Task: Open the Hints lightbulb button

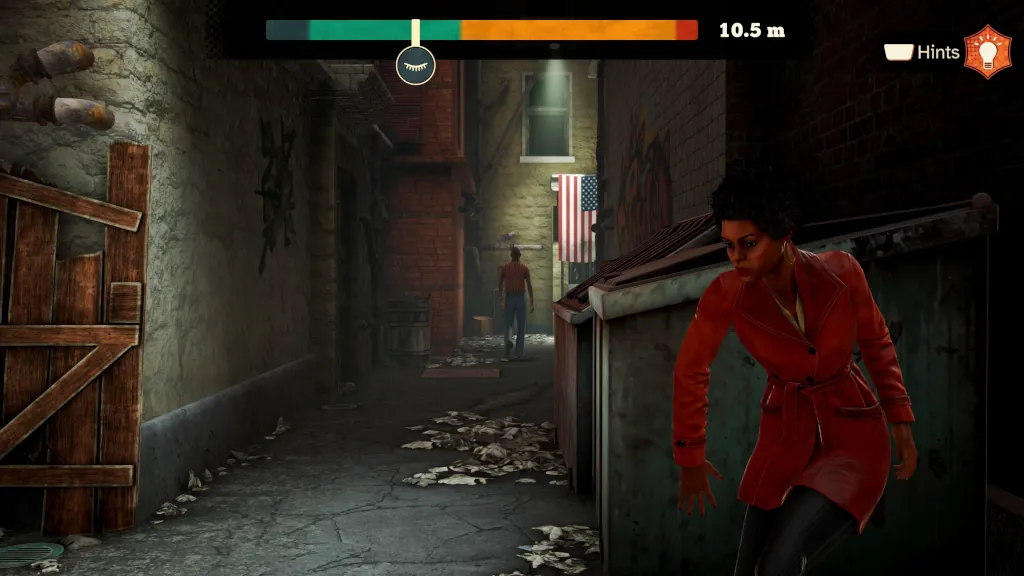Action: (x=987, y=52)
